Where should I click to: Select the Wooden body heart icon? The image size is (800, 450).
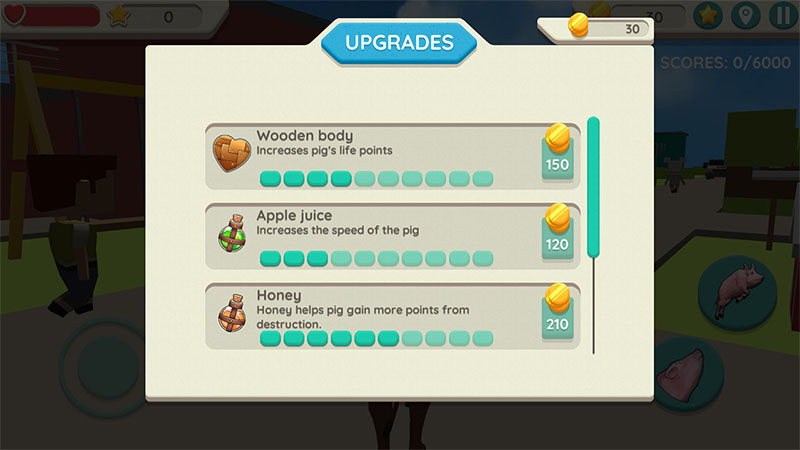point(231,152)
